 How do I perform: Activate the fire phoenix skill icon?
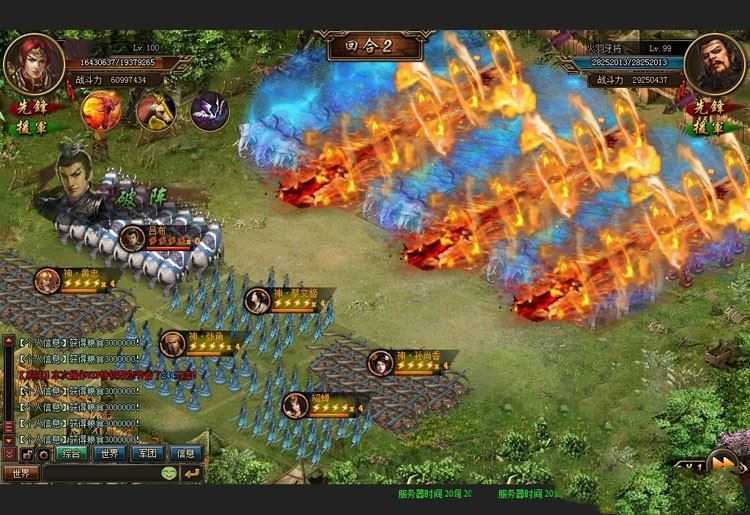98,108
